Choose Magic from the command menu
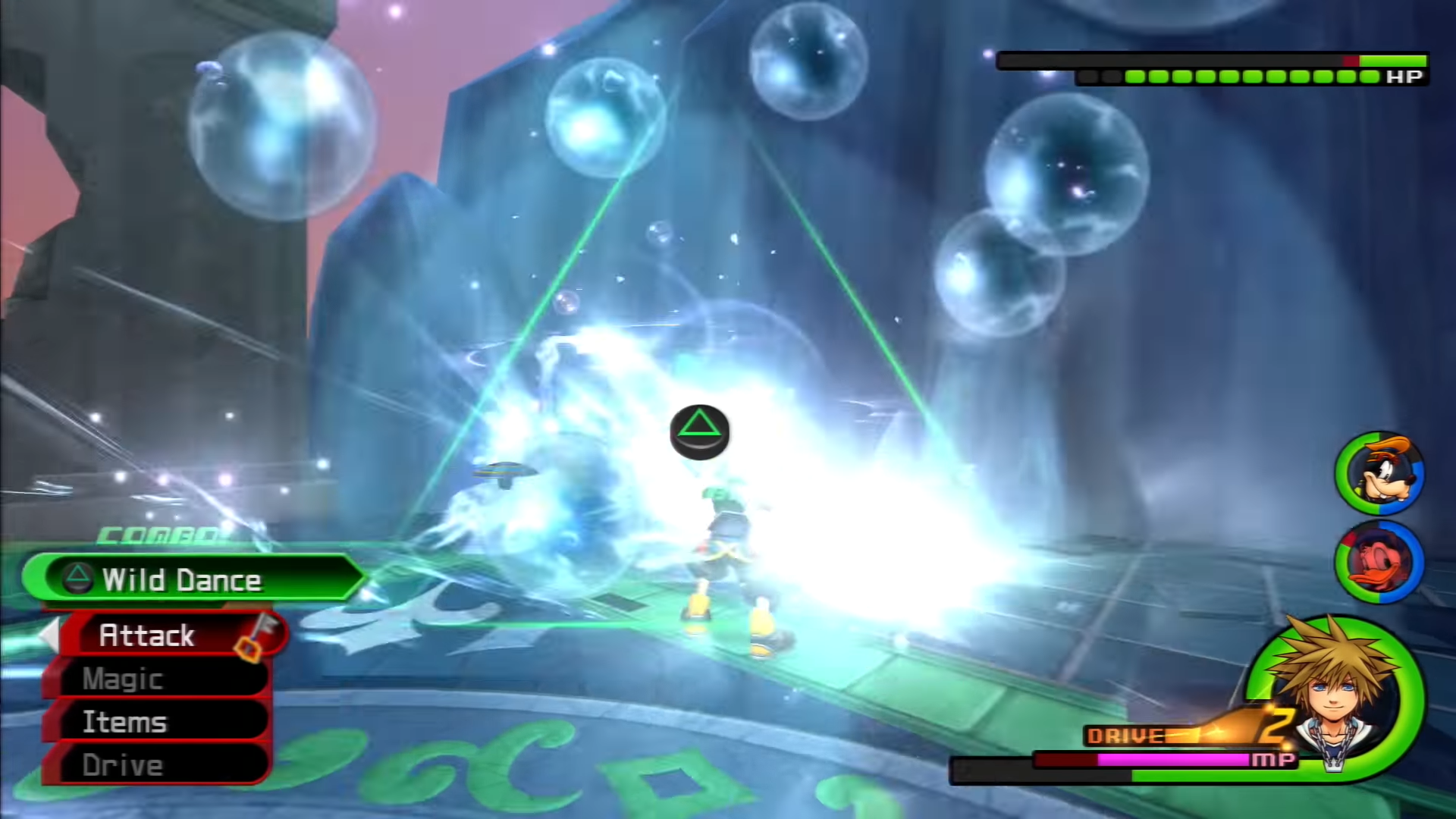The width and height of the screenshot is (1456, 819). tap(155, 679)
